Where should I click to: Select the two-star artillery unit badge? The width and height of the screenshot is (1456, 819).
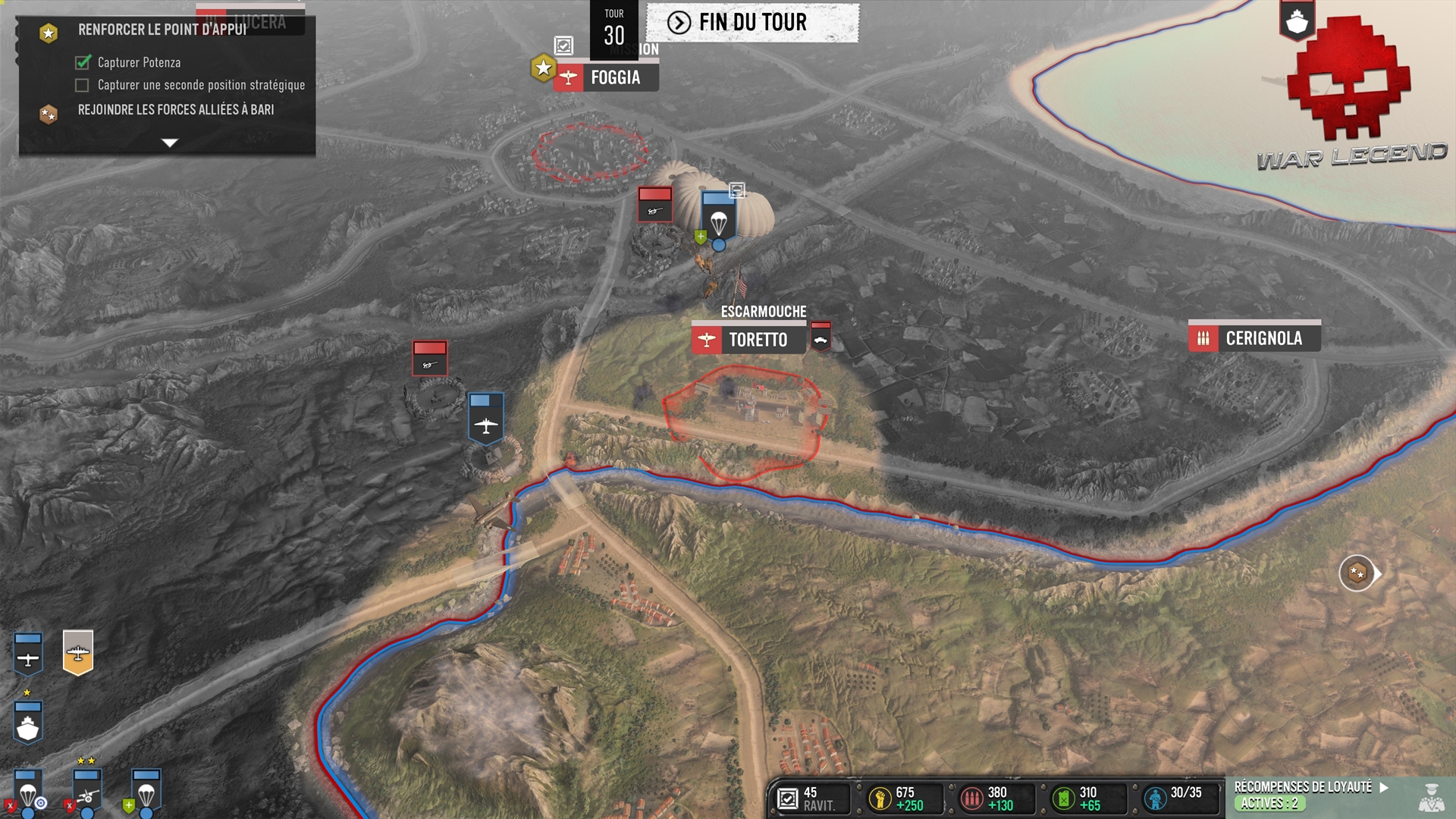(87, 791)
